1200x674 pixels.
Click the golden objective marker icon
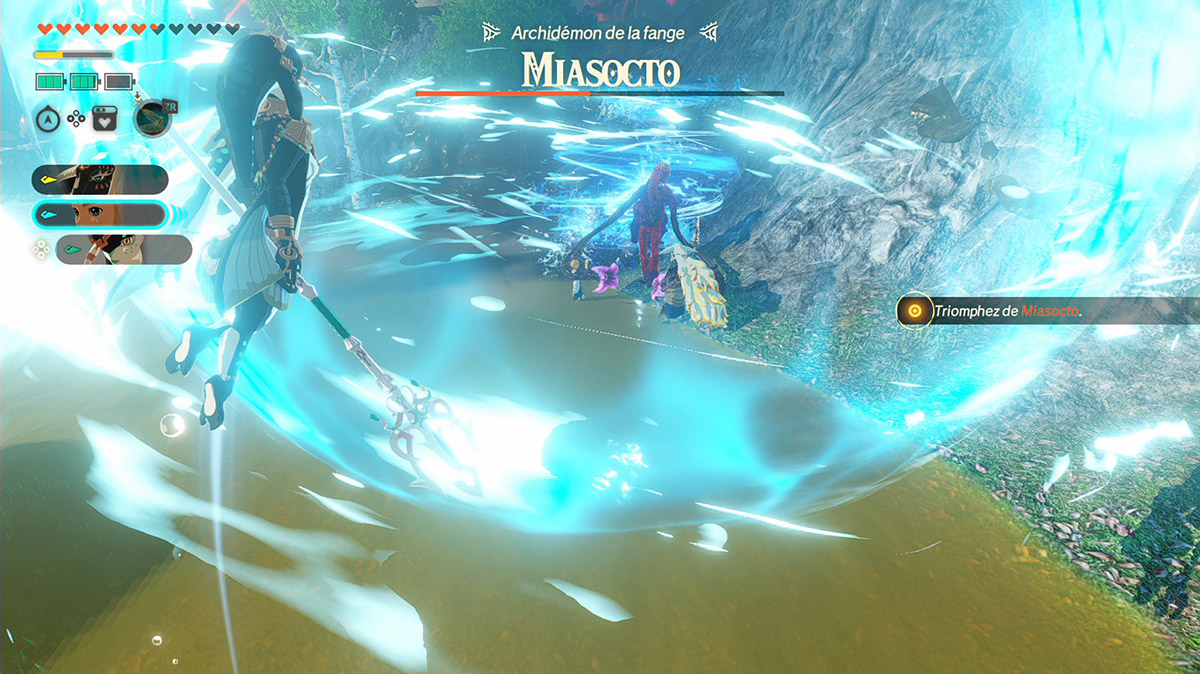pos(913,311)
